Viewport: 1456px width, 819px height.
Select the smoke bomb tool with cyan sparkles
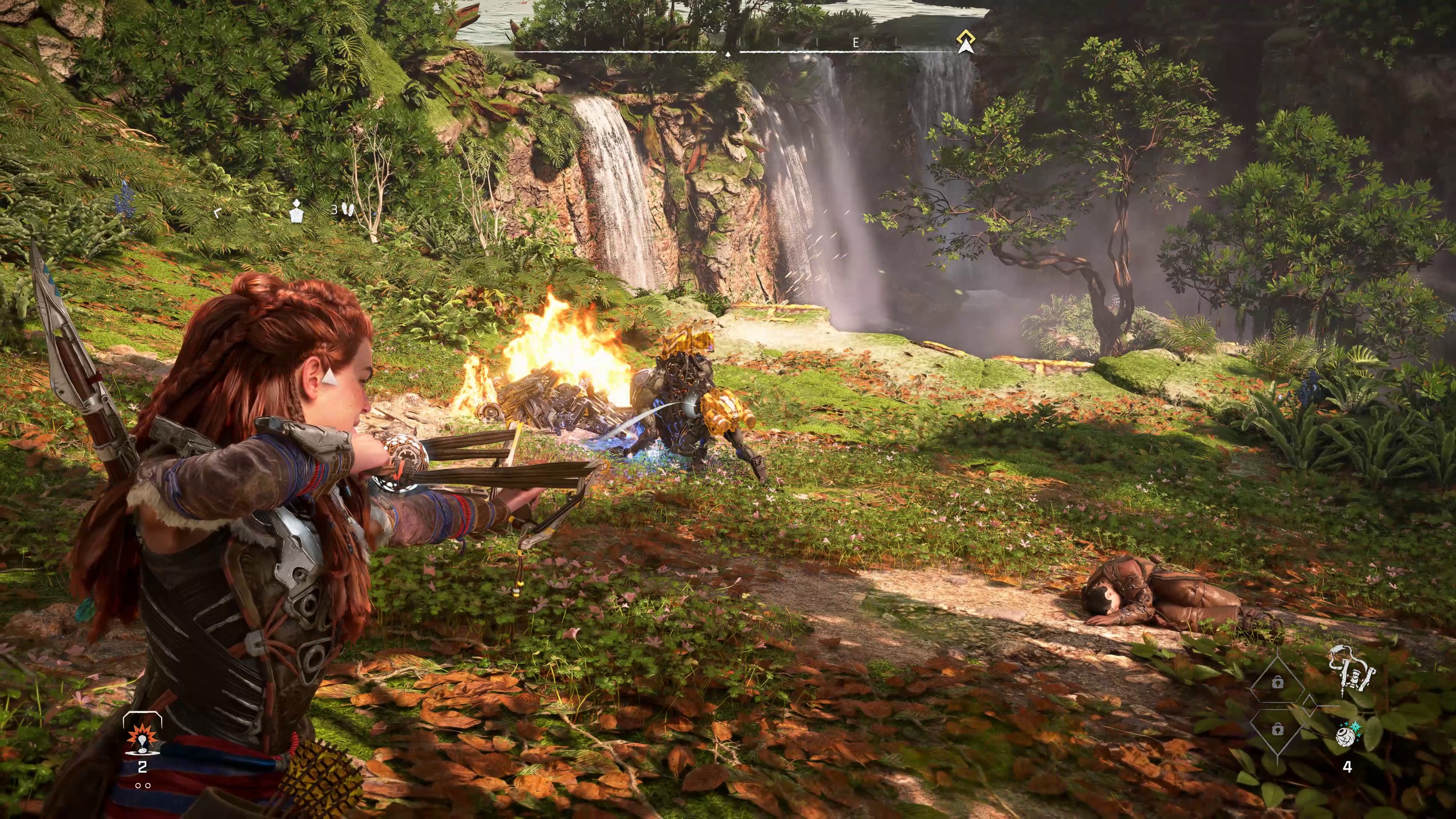coord(1348,734)
